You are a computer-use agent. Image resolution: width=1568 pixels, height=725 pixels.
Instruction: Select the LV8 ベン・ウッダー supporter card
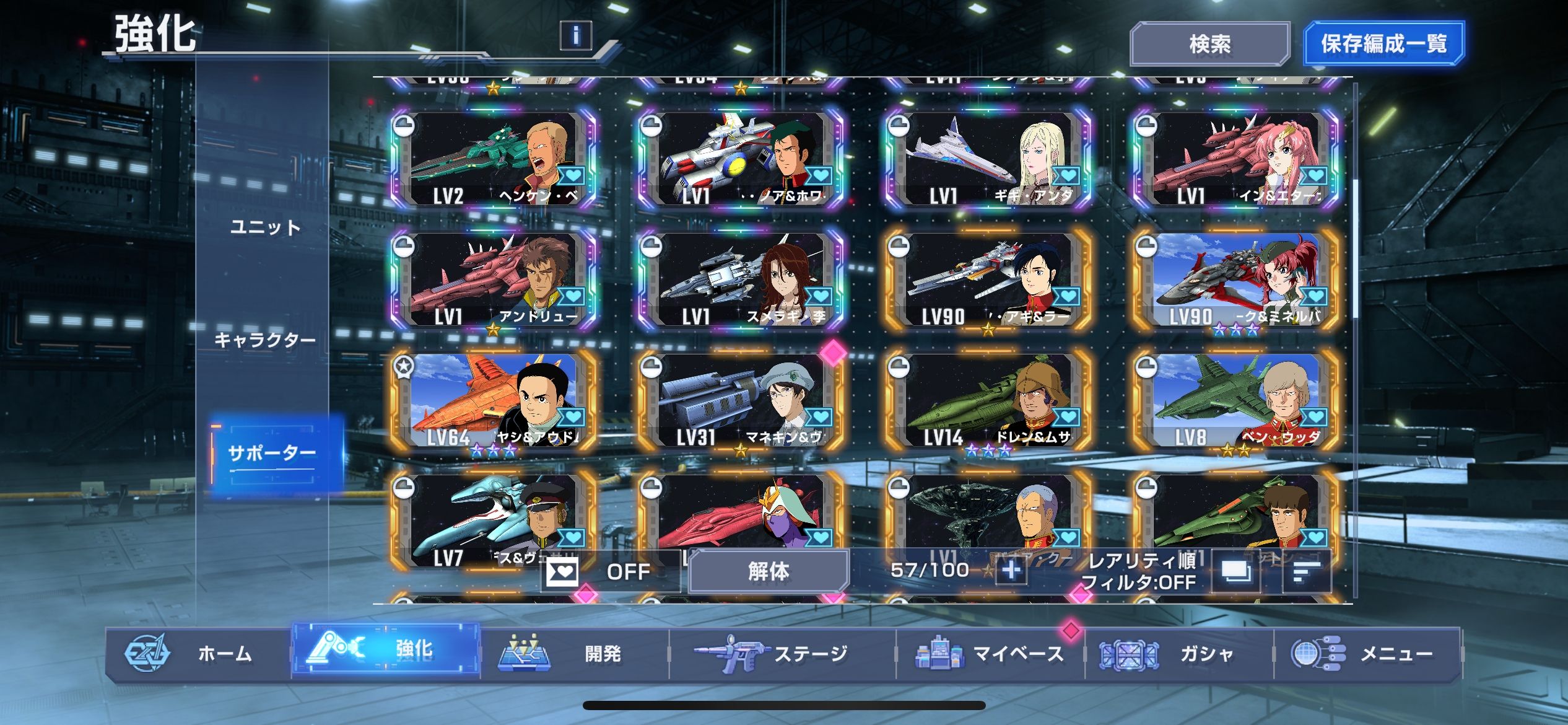click(x=1237, y=400)
